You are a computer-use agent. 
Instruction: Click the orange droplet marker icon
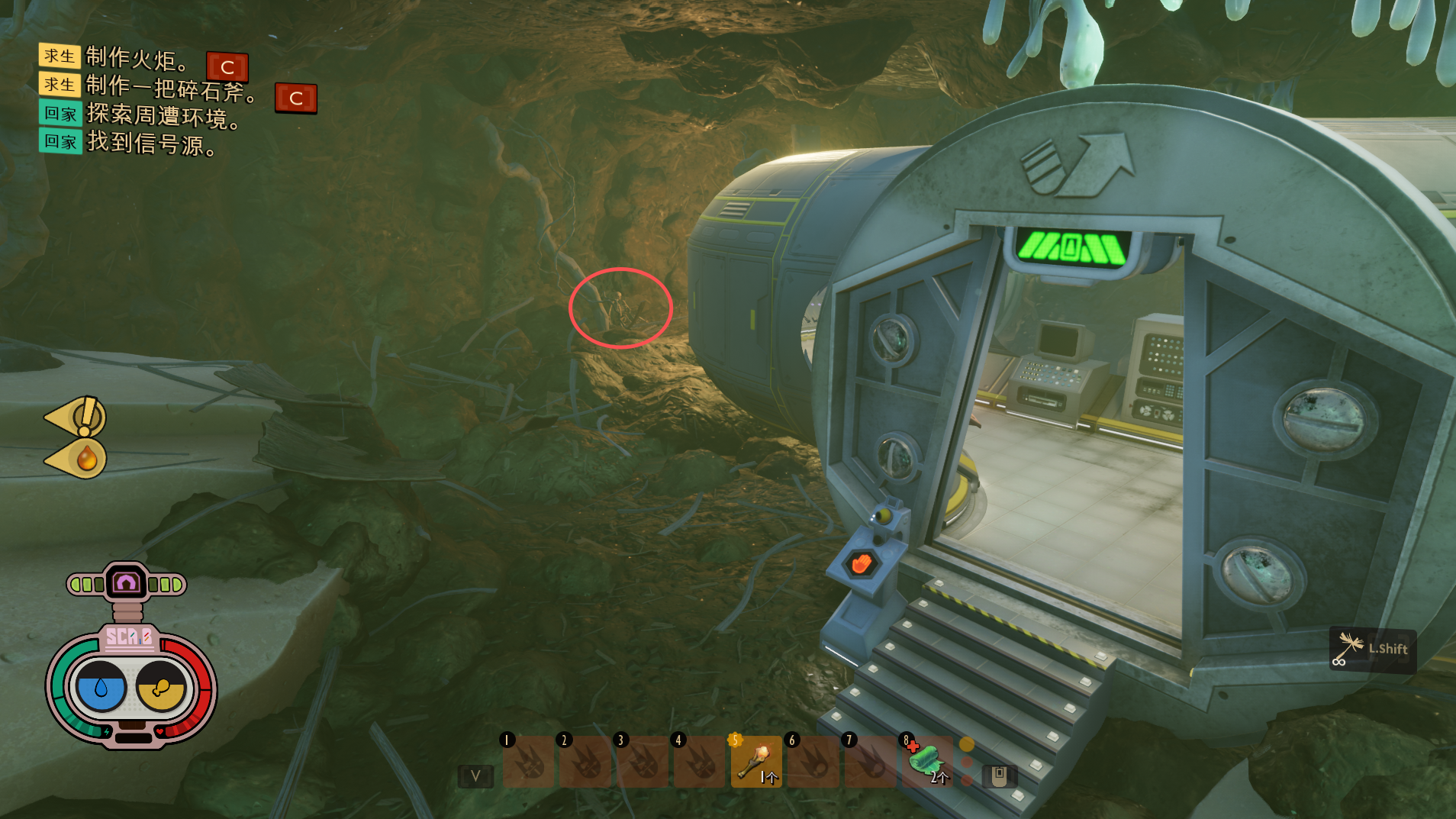point(85,459)
